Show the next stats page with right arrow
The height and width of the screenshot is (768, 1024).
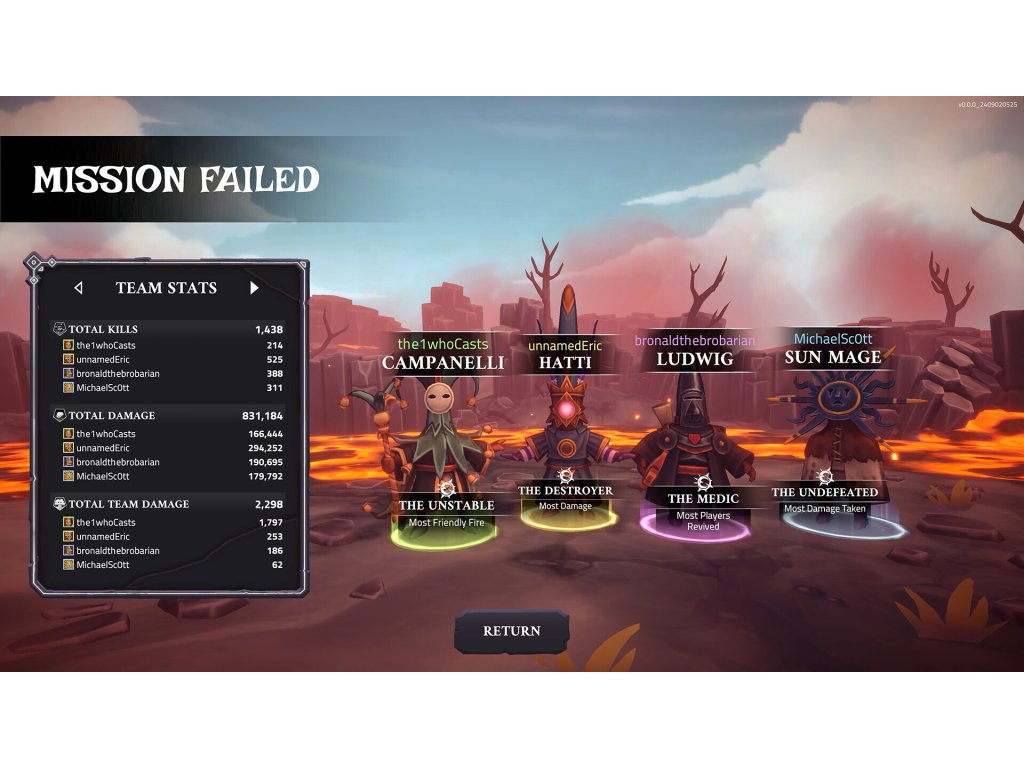tap(254, 288)
